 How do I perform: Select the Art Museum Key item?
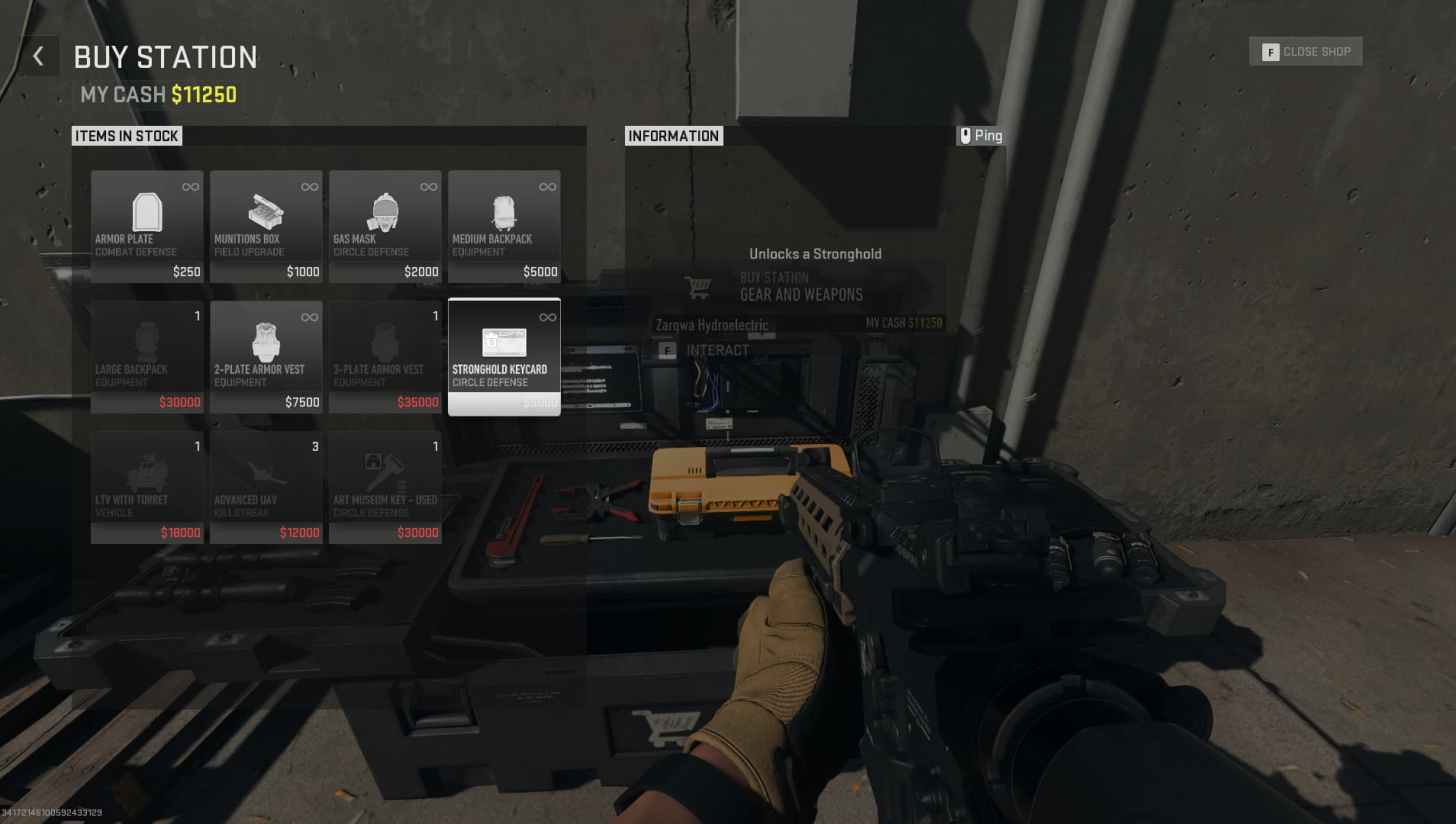[x=385, y=488]
